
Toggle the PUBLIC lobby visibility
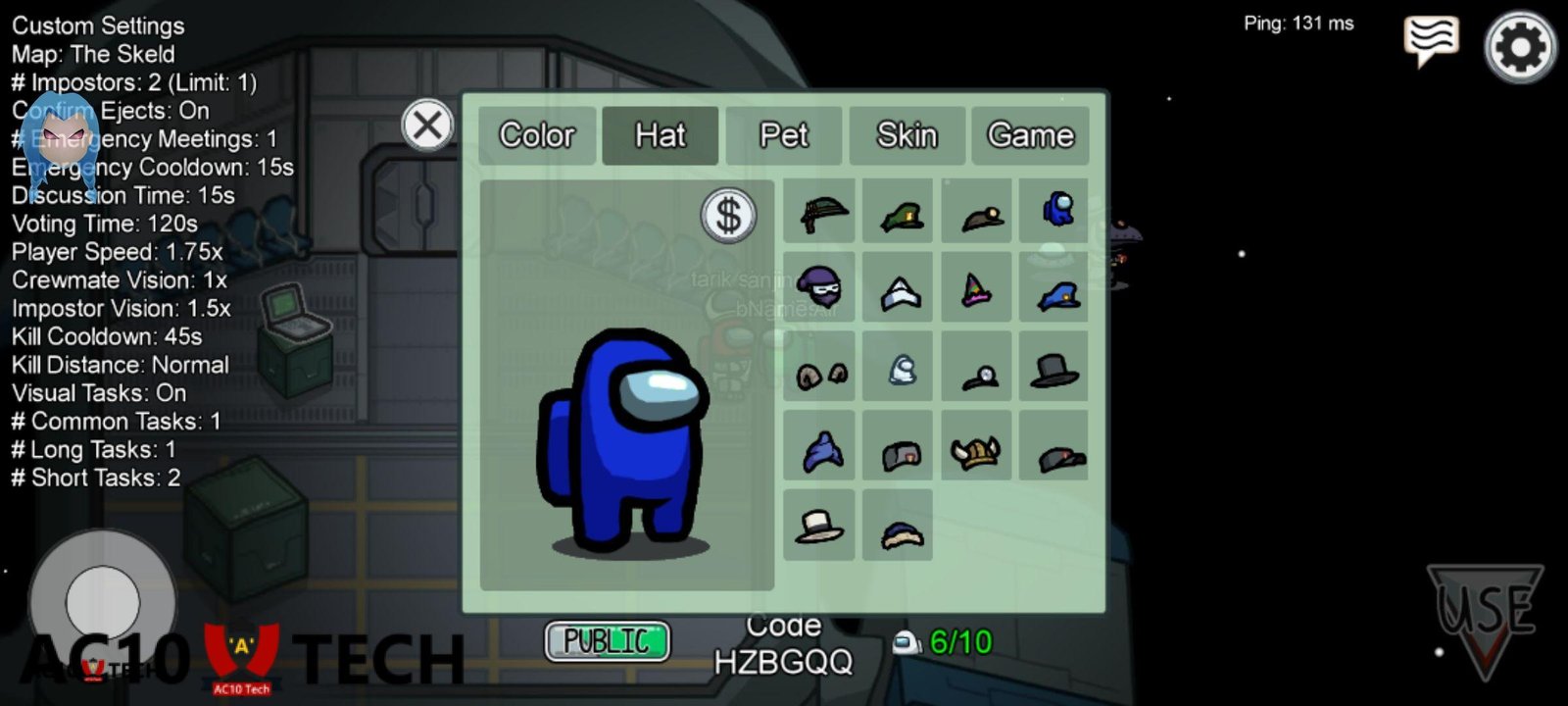608,642
